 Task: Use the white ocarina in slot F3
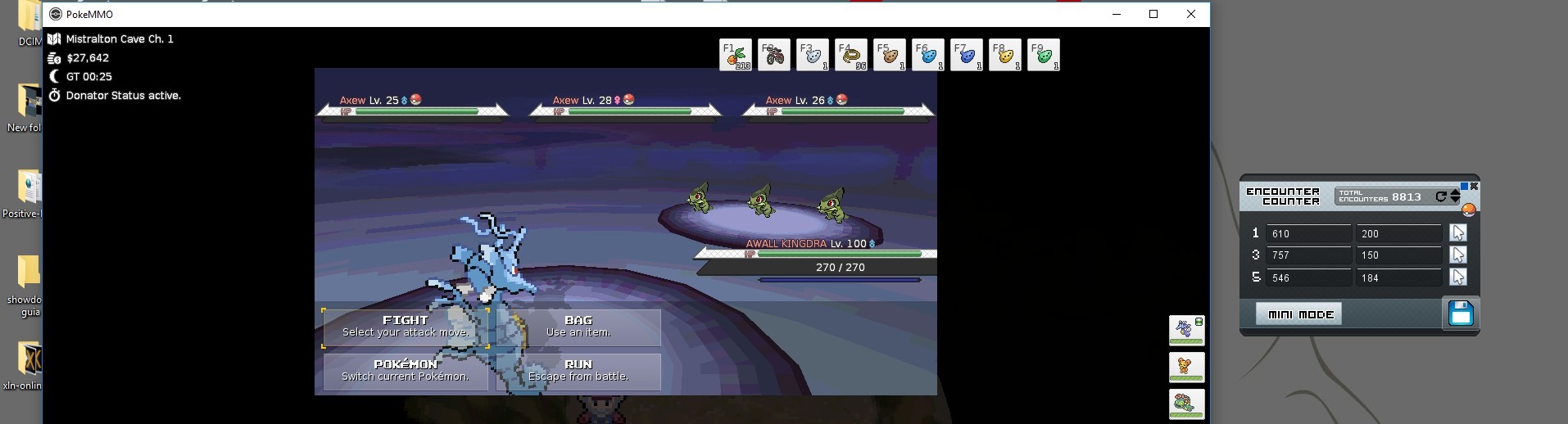pyautogui.click(x=813, y=55)
